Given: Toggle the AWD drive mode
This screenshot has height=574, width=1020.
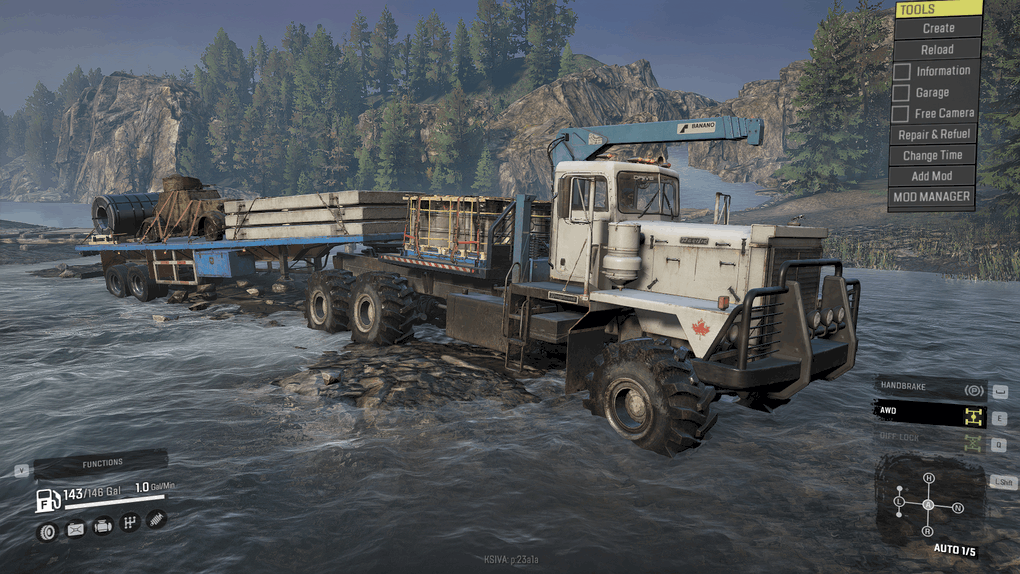Looking at the screenshot, I should (930, 411).
